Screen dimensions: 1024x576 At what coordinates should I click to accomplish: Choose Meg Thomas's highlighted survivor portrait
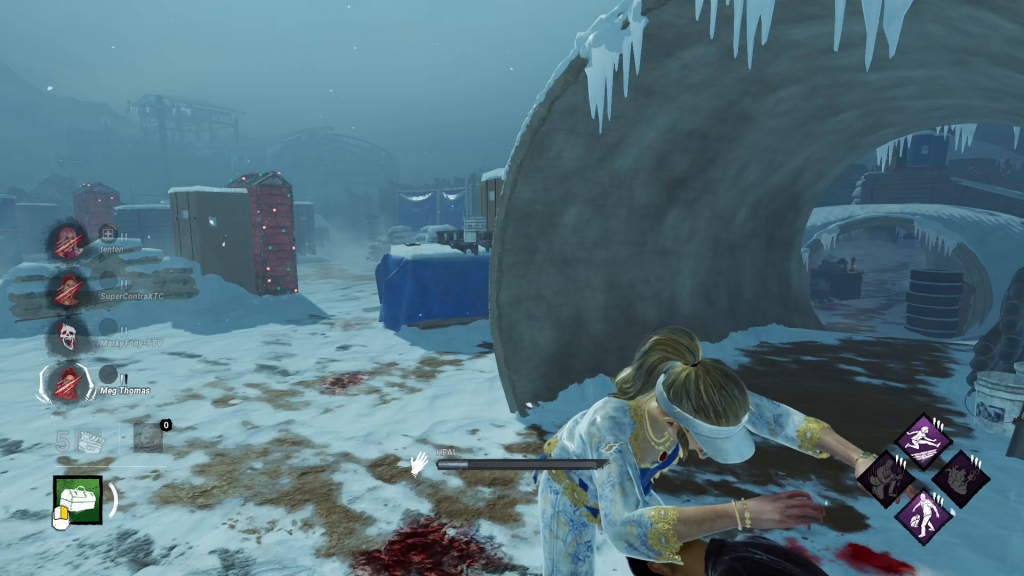[67, 382]
